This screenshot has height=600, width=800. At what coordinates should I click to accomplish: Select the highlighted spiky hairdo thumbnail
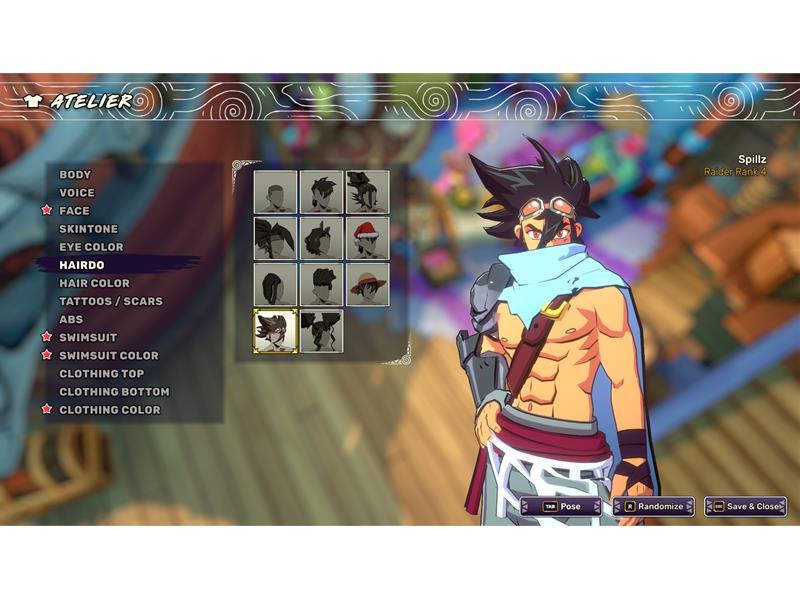tap(275, 330)
